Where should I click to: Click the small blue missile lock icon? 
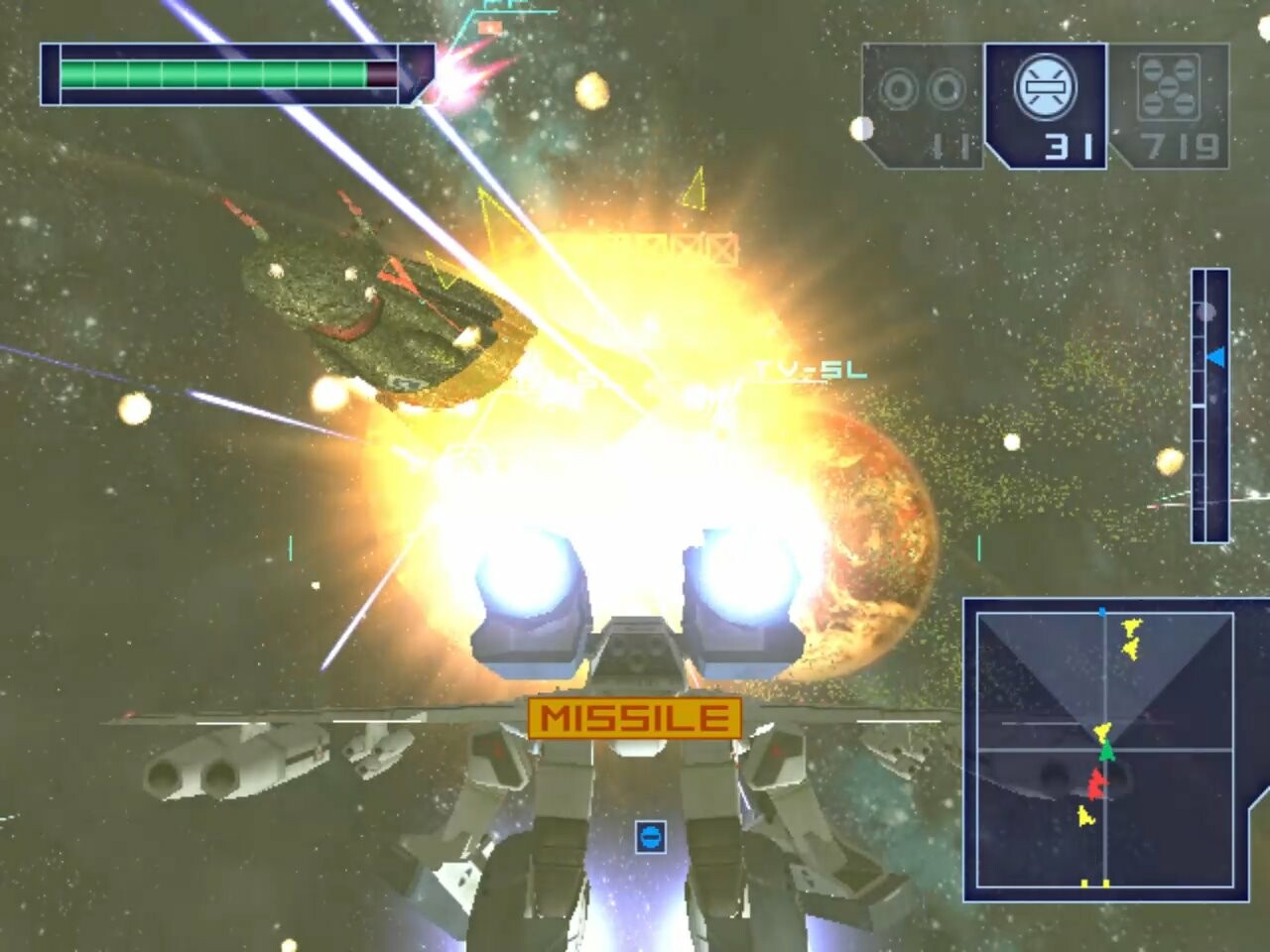click(x=650, y=837)
